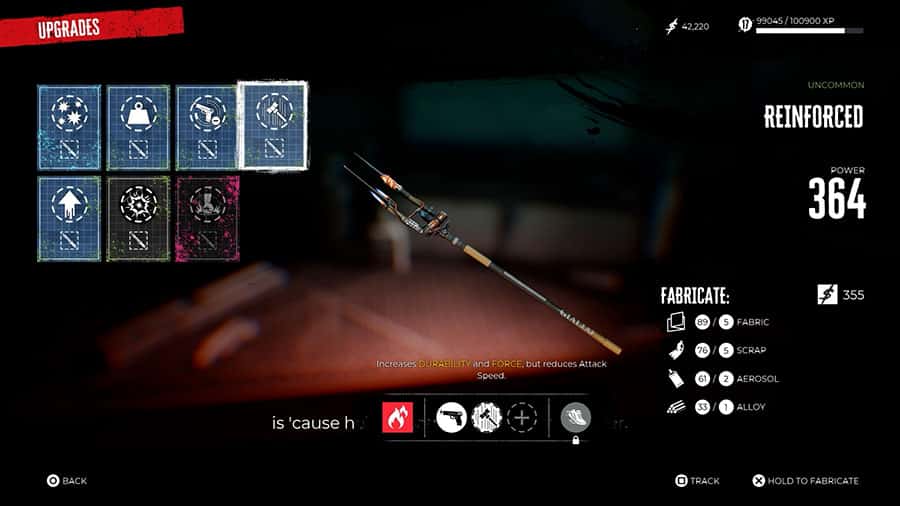Select the upward arrow upgrade blueprint

click(x=70, y=219)
